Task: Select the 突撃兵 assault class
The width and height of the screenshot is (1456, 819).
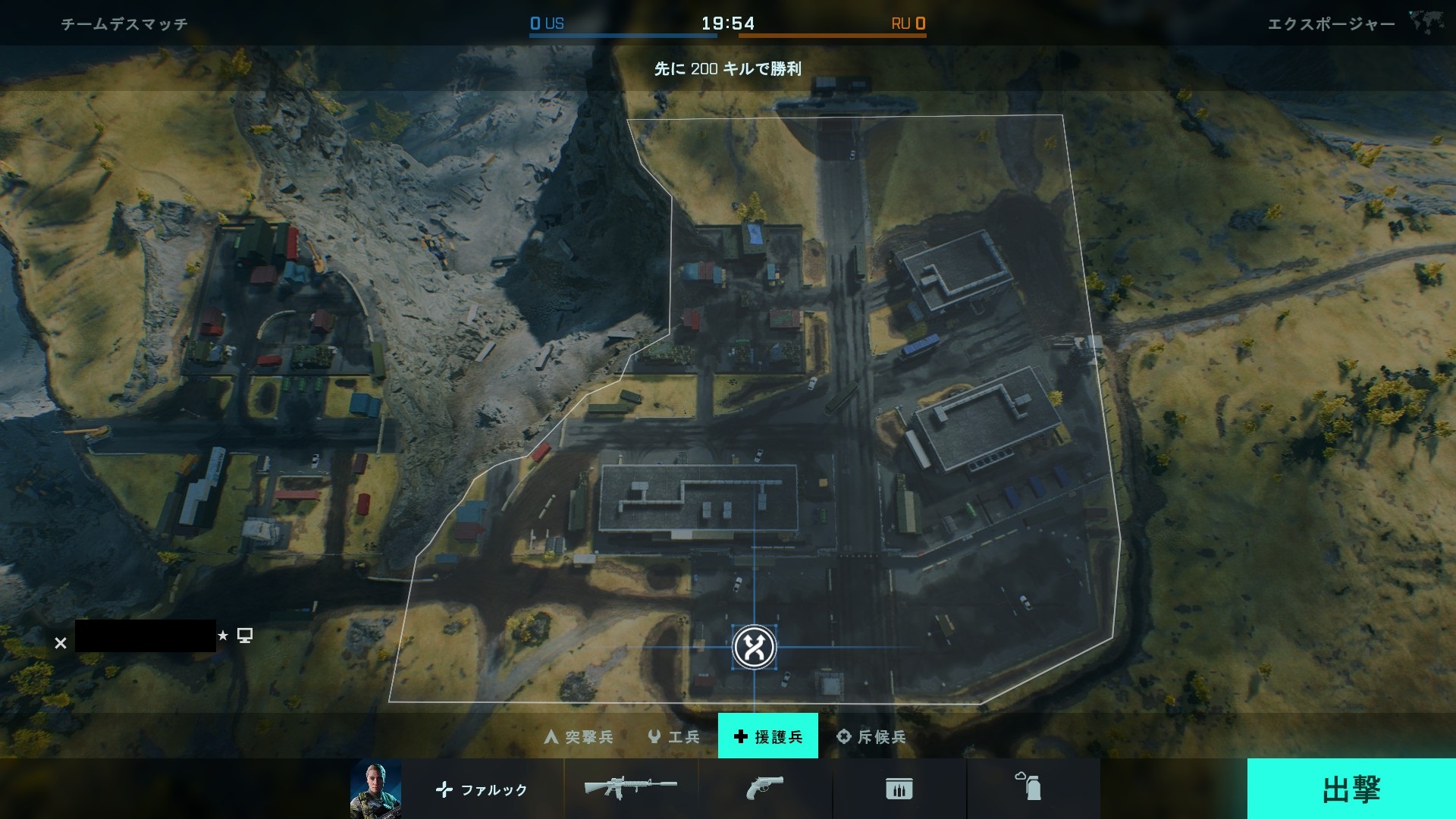Action: pos(579,736)
